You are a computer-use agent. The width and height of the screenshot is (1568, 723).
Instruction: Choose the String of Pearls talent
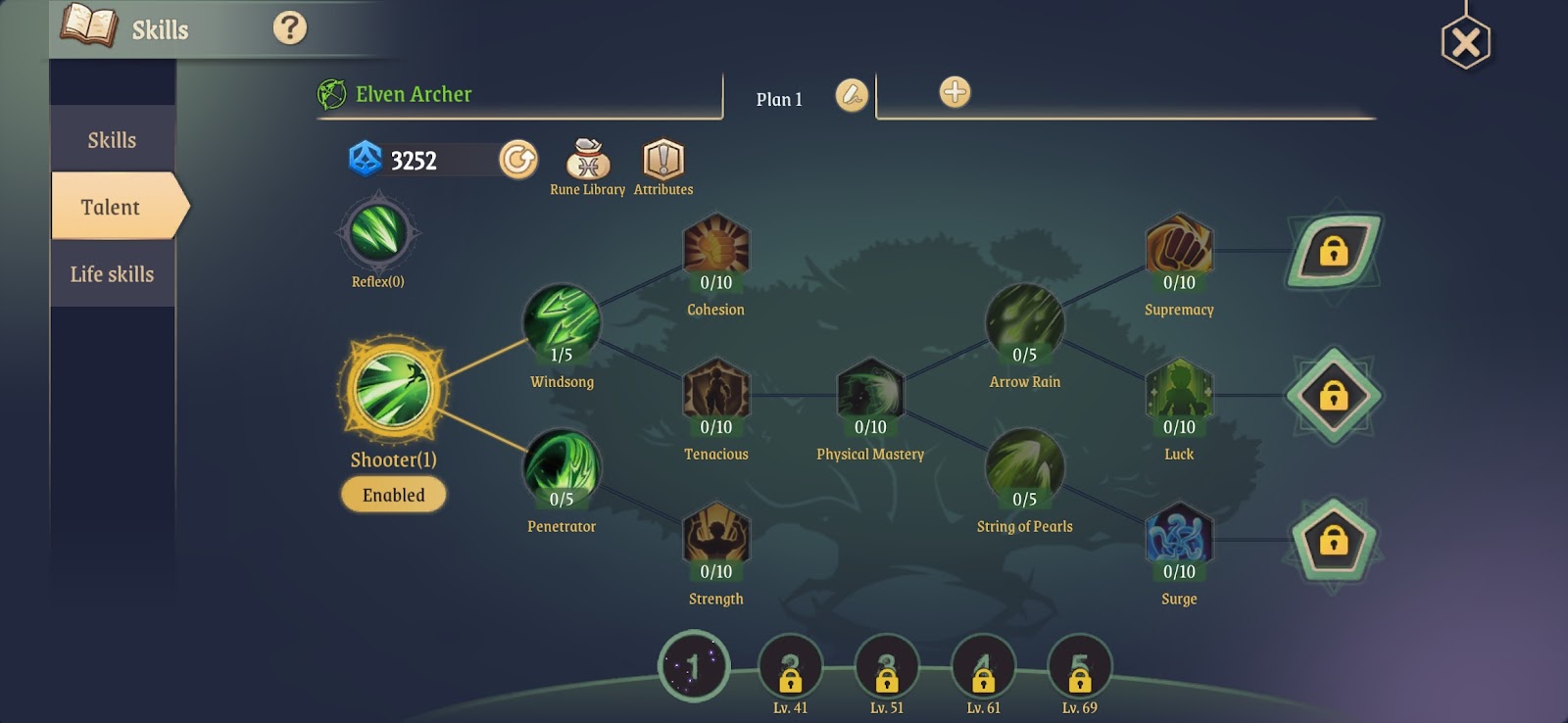tap(1024, 466)
